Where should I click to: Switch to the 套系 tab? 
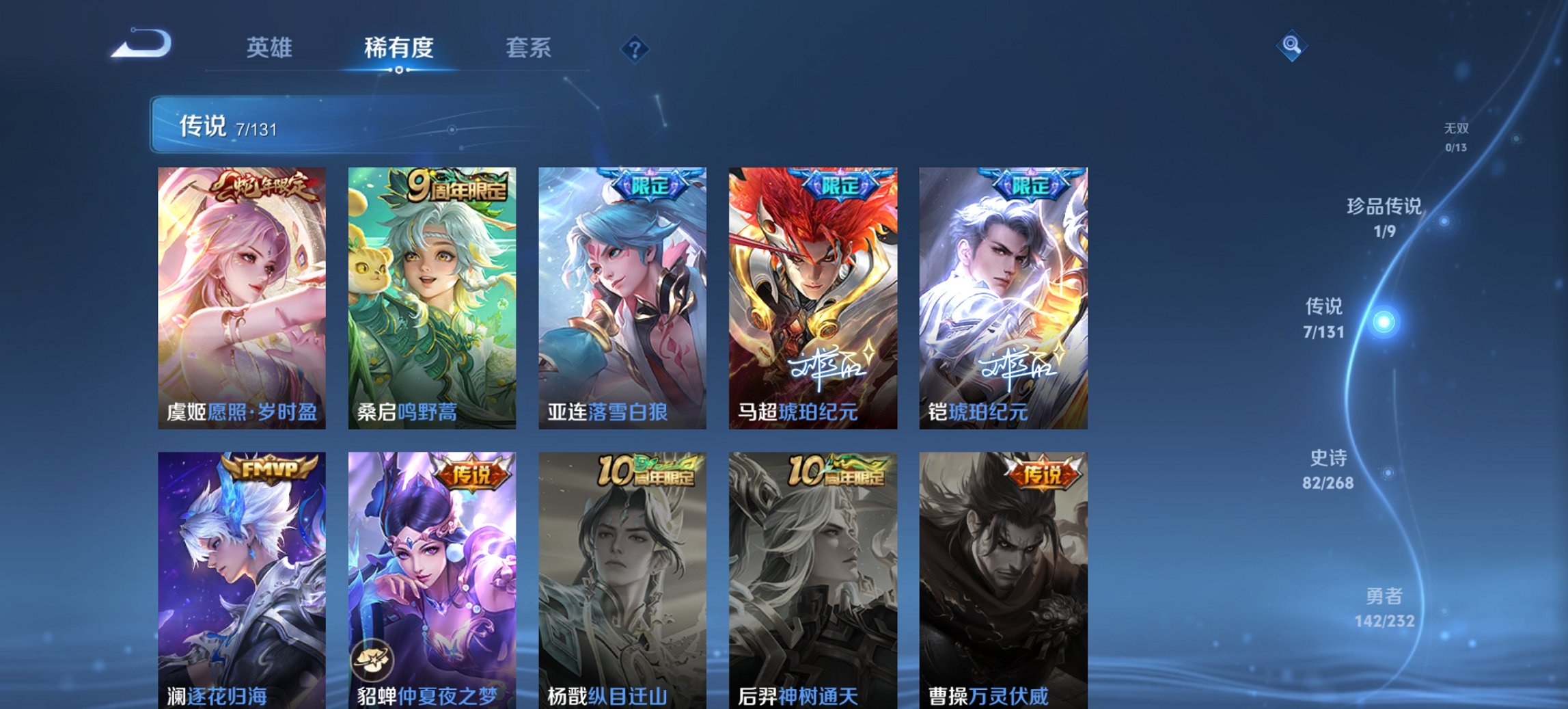(529, 48)
